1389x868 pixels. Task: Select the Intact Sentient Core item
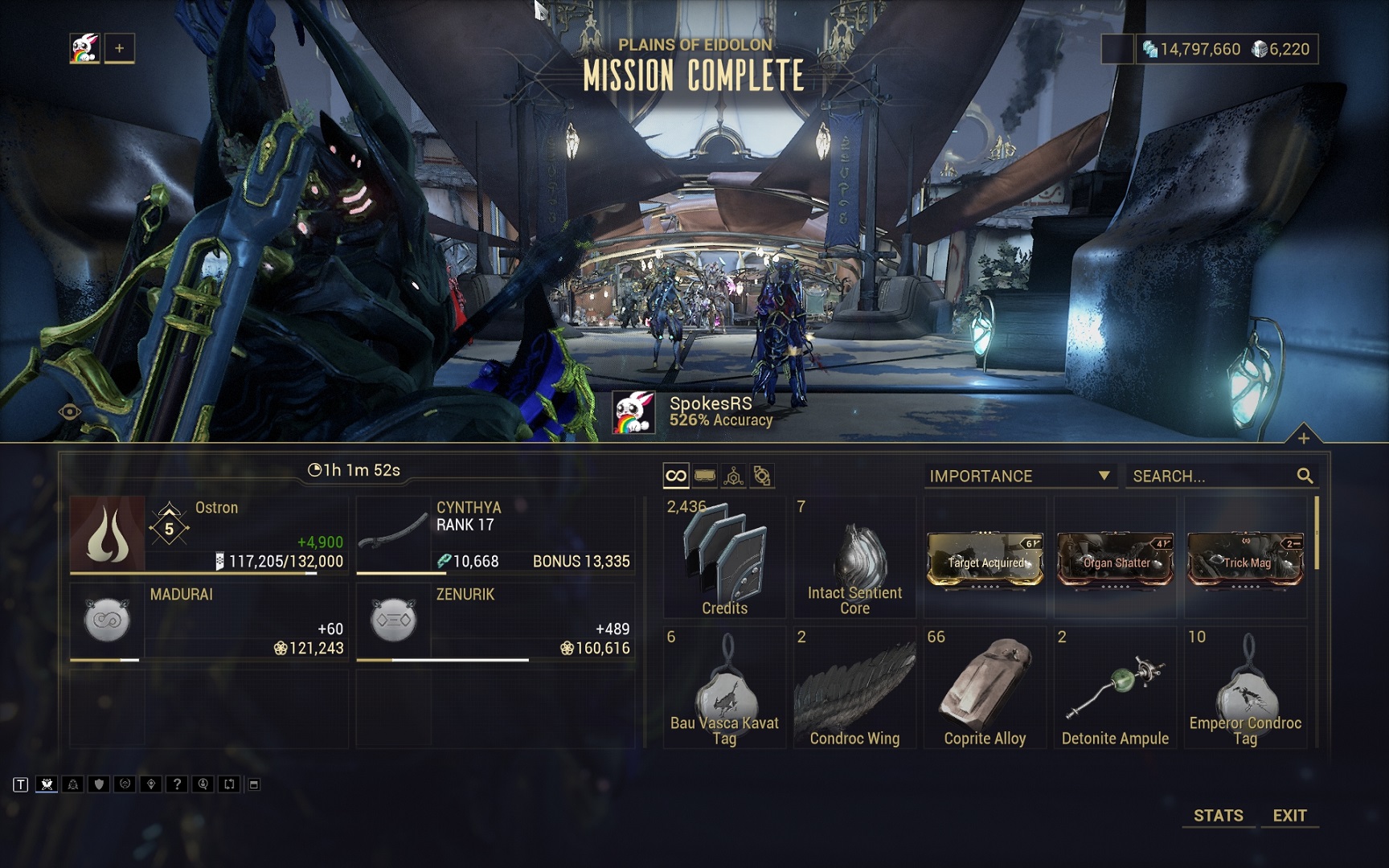click(854, 558)
